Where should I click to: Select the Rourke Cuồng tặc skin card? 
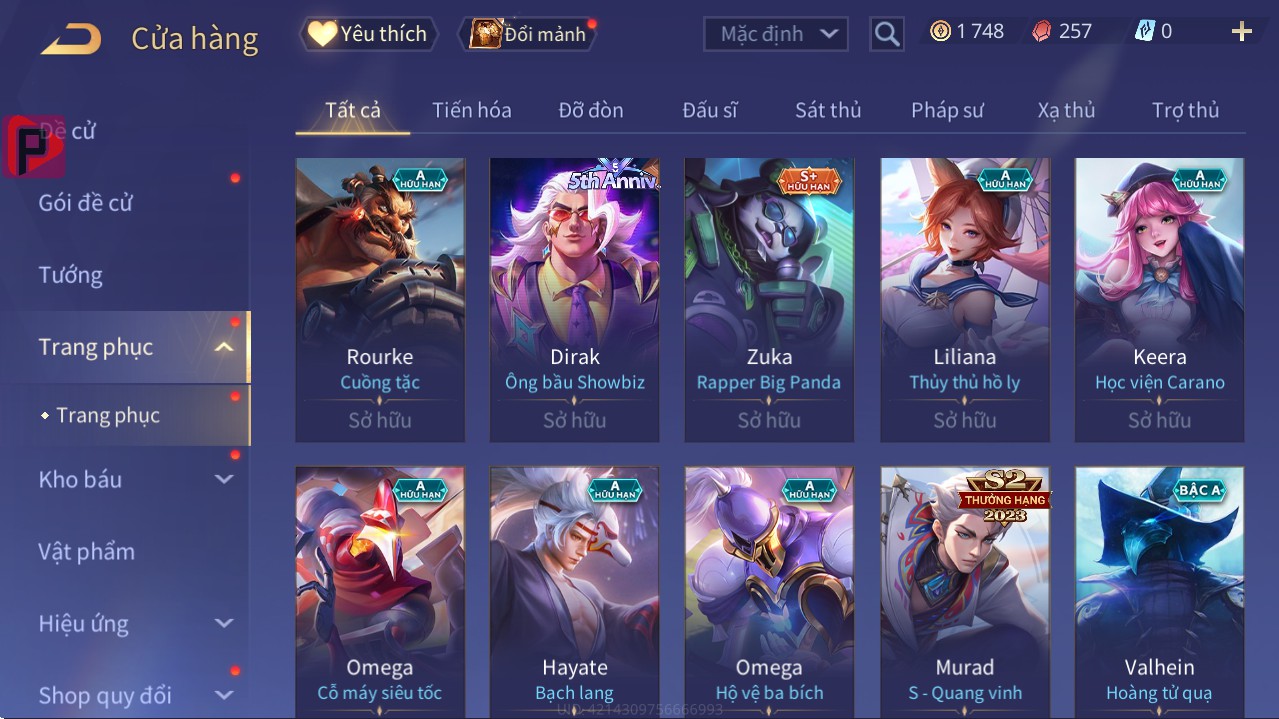coord(380,299)
